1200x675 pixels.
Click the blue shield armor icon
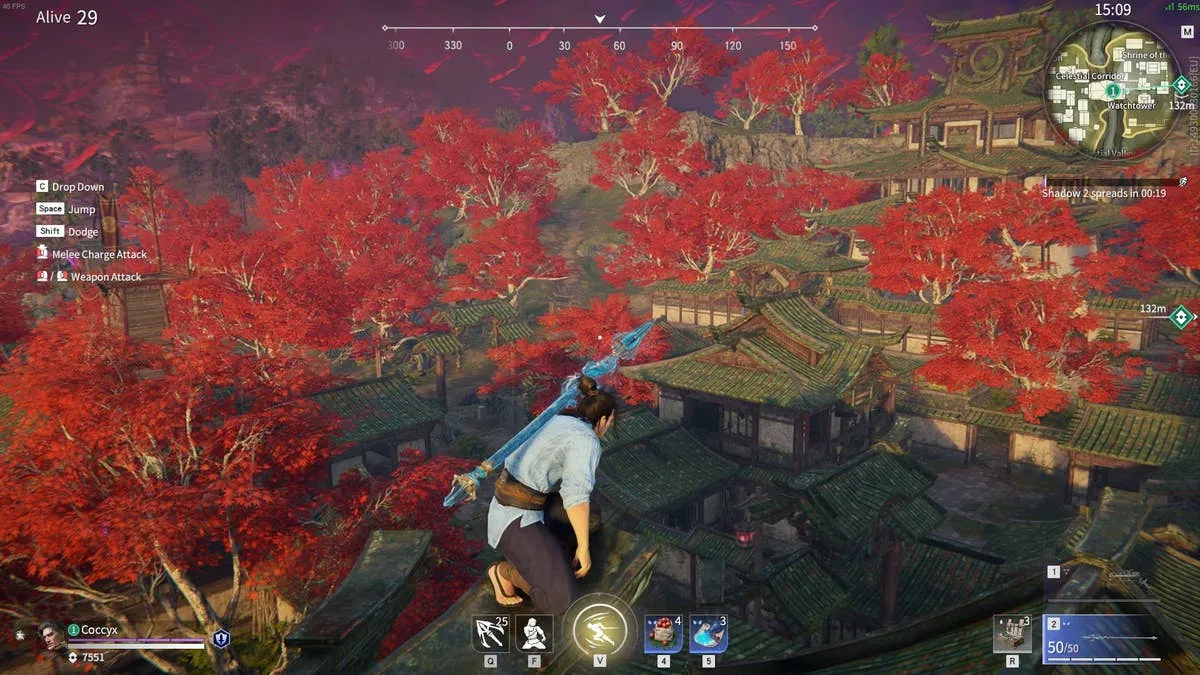[x=221, y=638]
